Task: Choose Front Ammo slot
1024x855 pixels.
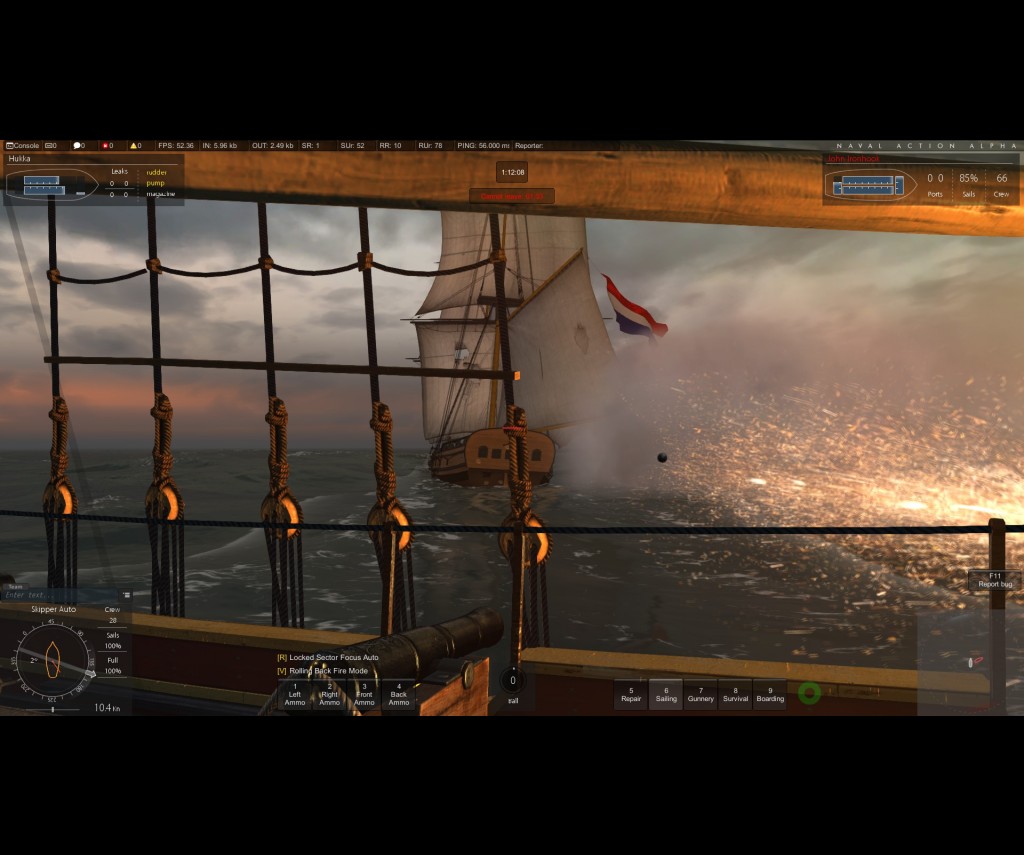Action: pyautogui.click(x=364, y=694)
